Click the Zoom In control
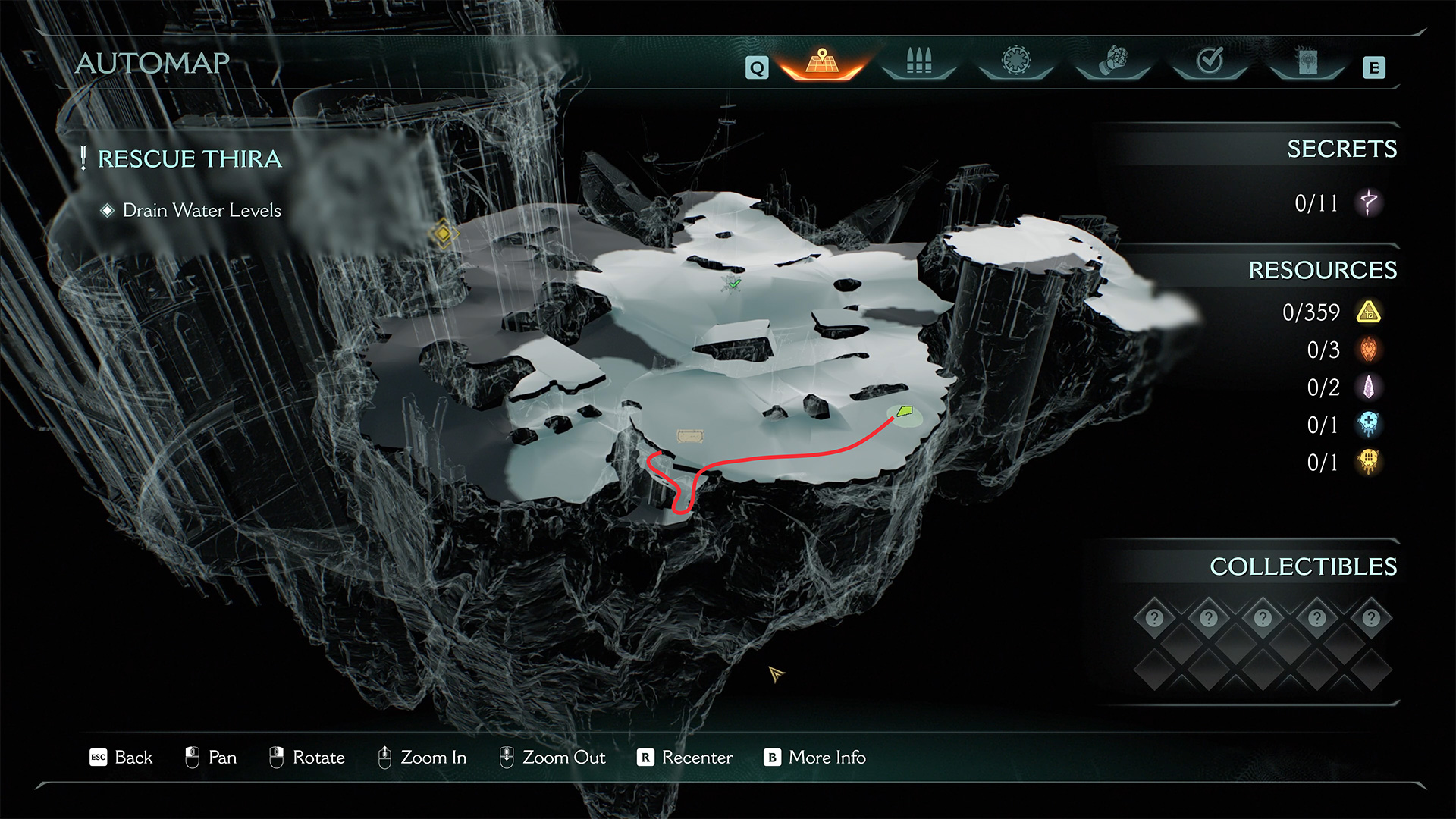Viewport: 1456px width, 819px height. pos(432,758)
